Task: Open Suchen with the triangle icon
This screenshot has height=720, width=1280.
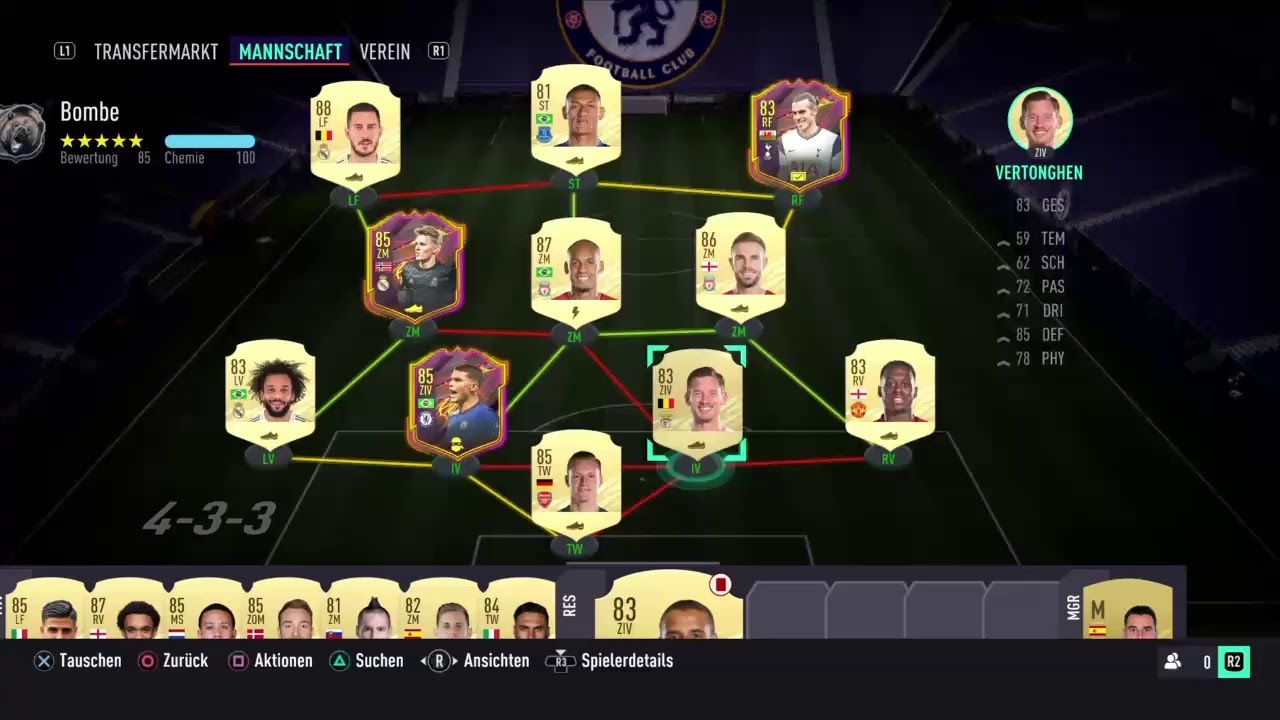Action: tap(339, 660)
